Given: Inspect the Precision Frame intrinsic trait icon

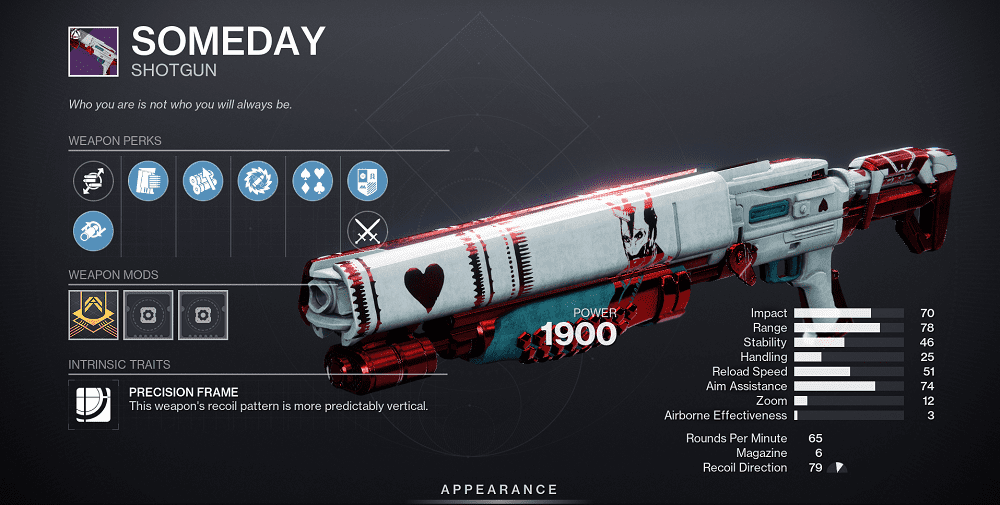Looking at the screenshot, I should pyautogui.click(x=94, y=402).
